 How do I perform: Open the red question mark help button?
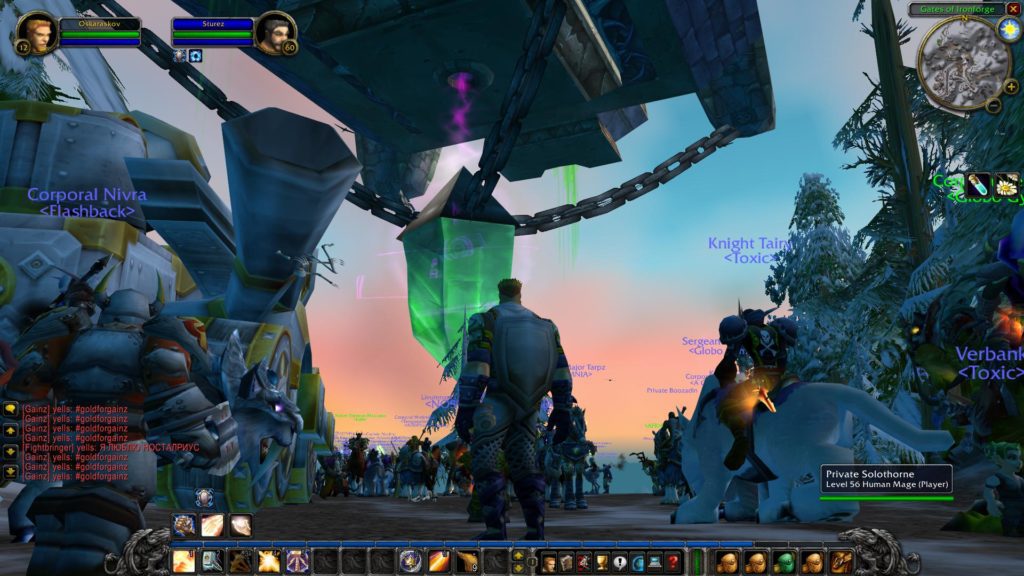click(673, 562)
